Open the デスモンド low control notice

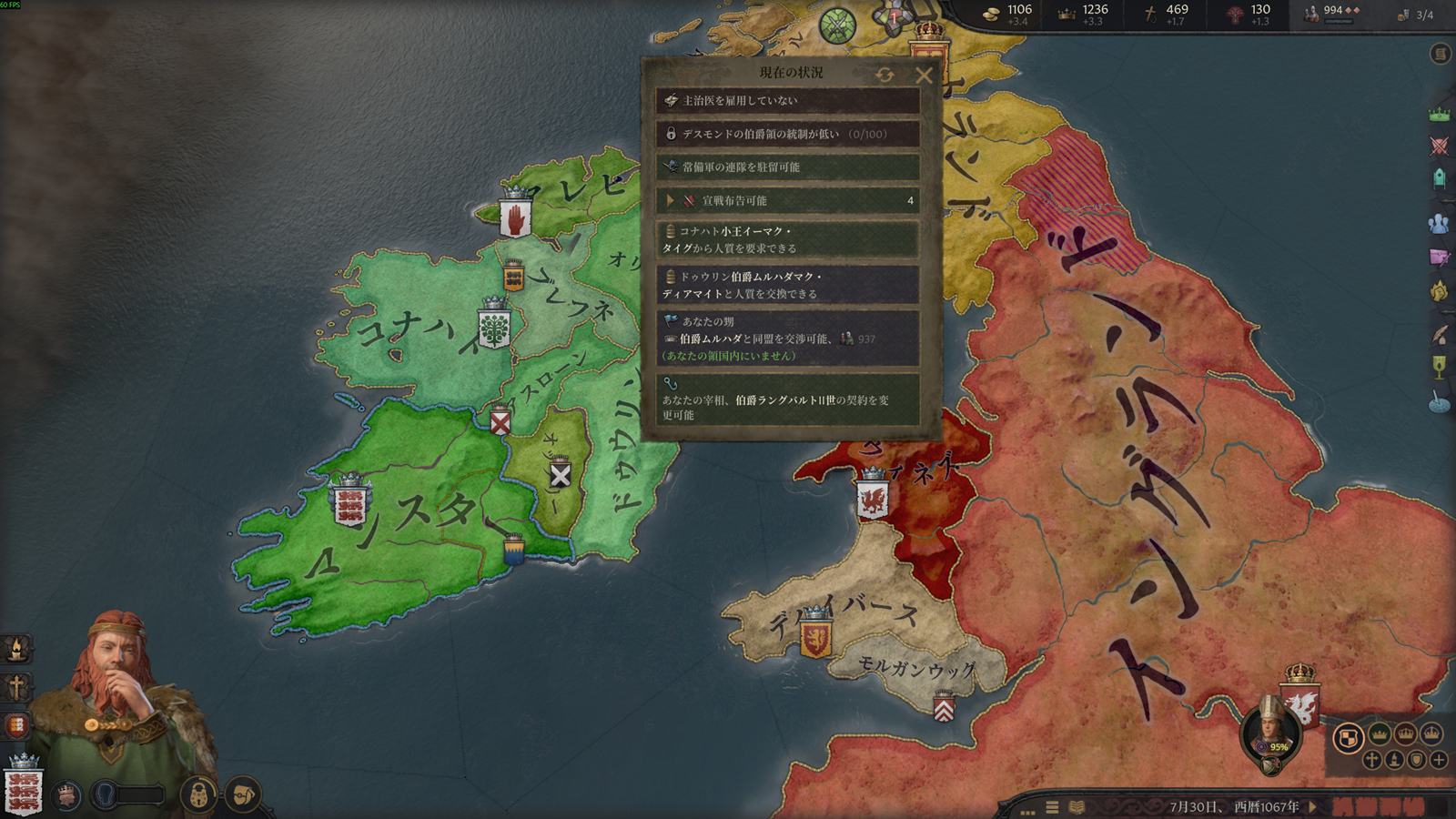[x=787, y=134]
